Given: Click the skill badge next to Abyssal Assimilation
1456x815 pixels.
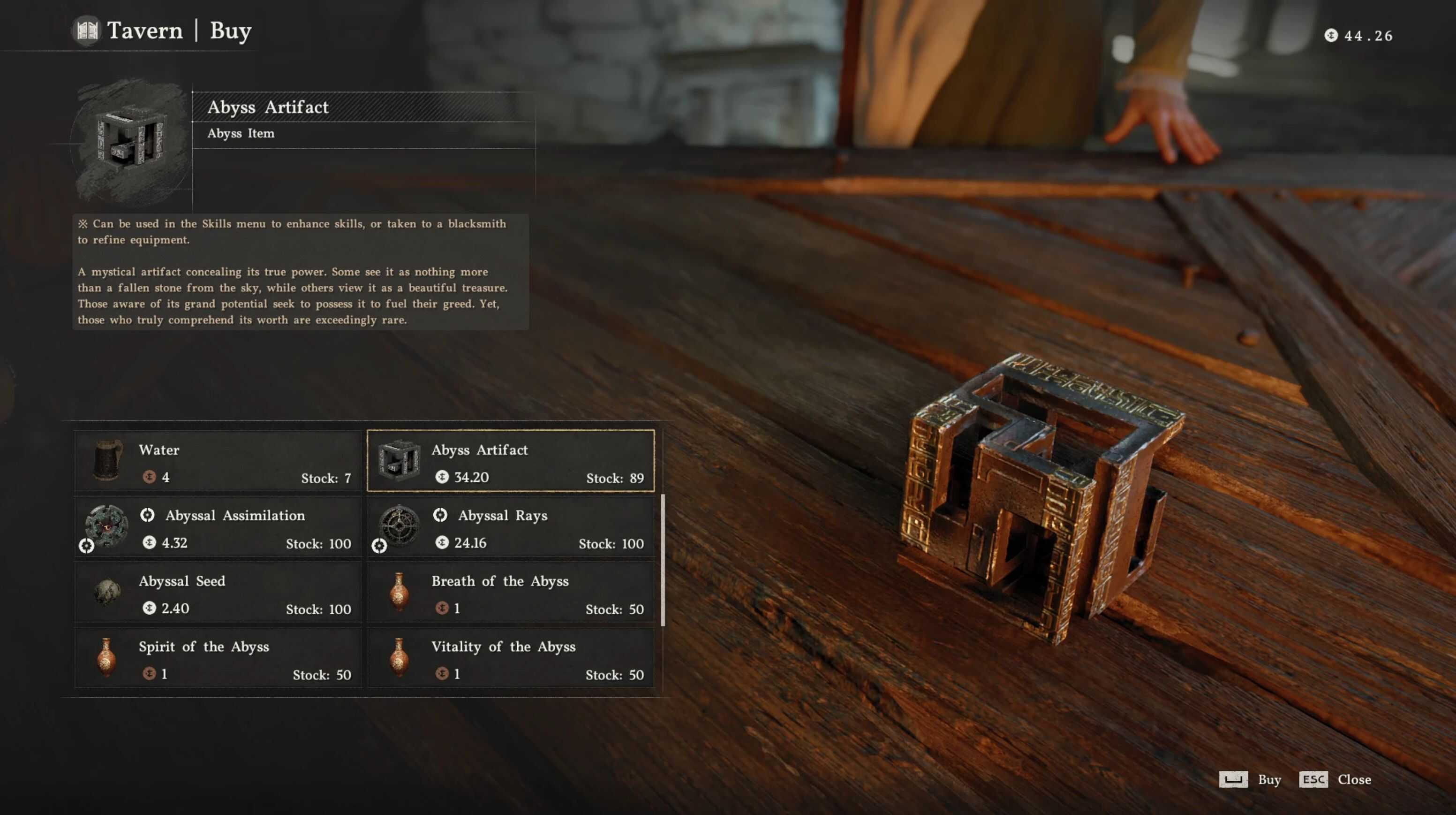Looking at the screenshot, I should [149, 515].
